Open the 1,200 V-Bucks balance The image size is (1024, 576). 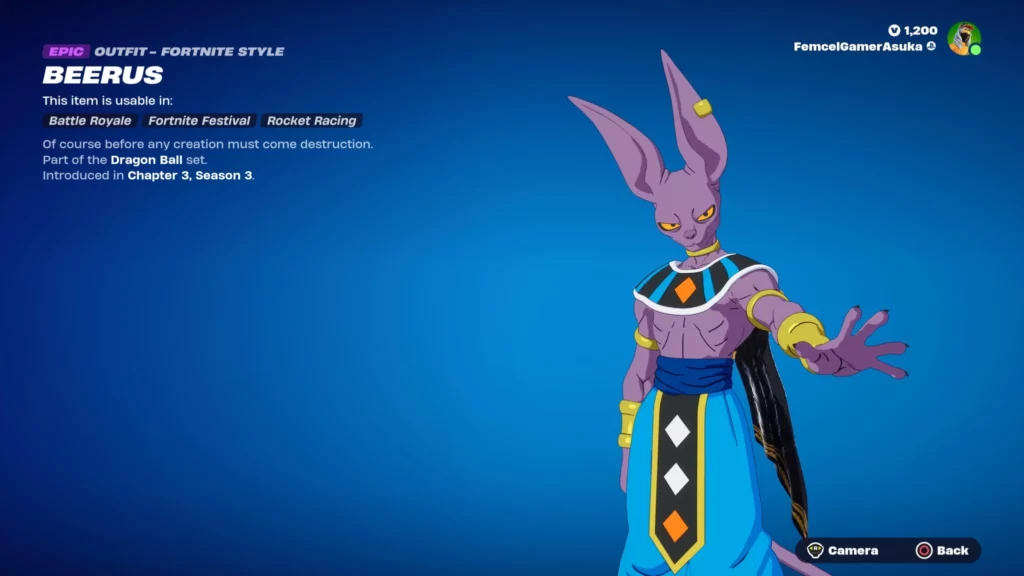tap(913, 31)
